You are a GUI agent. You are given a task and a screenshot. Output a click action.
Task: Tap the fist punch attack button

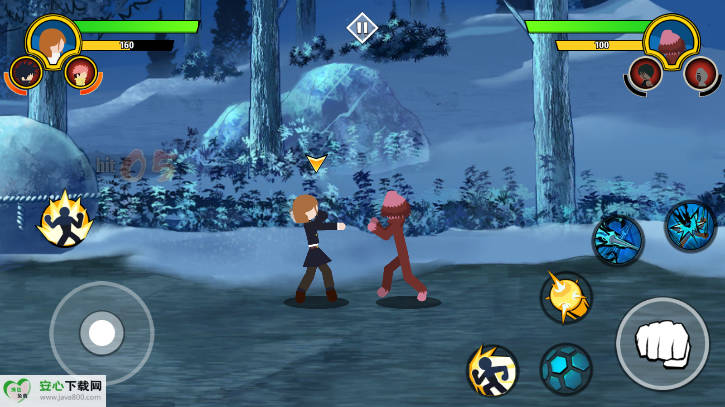click(x=661, y=343)
